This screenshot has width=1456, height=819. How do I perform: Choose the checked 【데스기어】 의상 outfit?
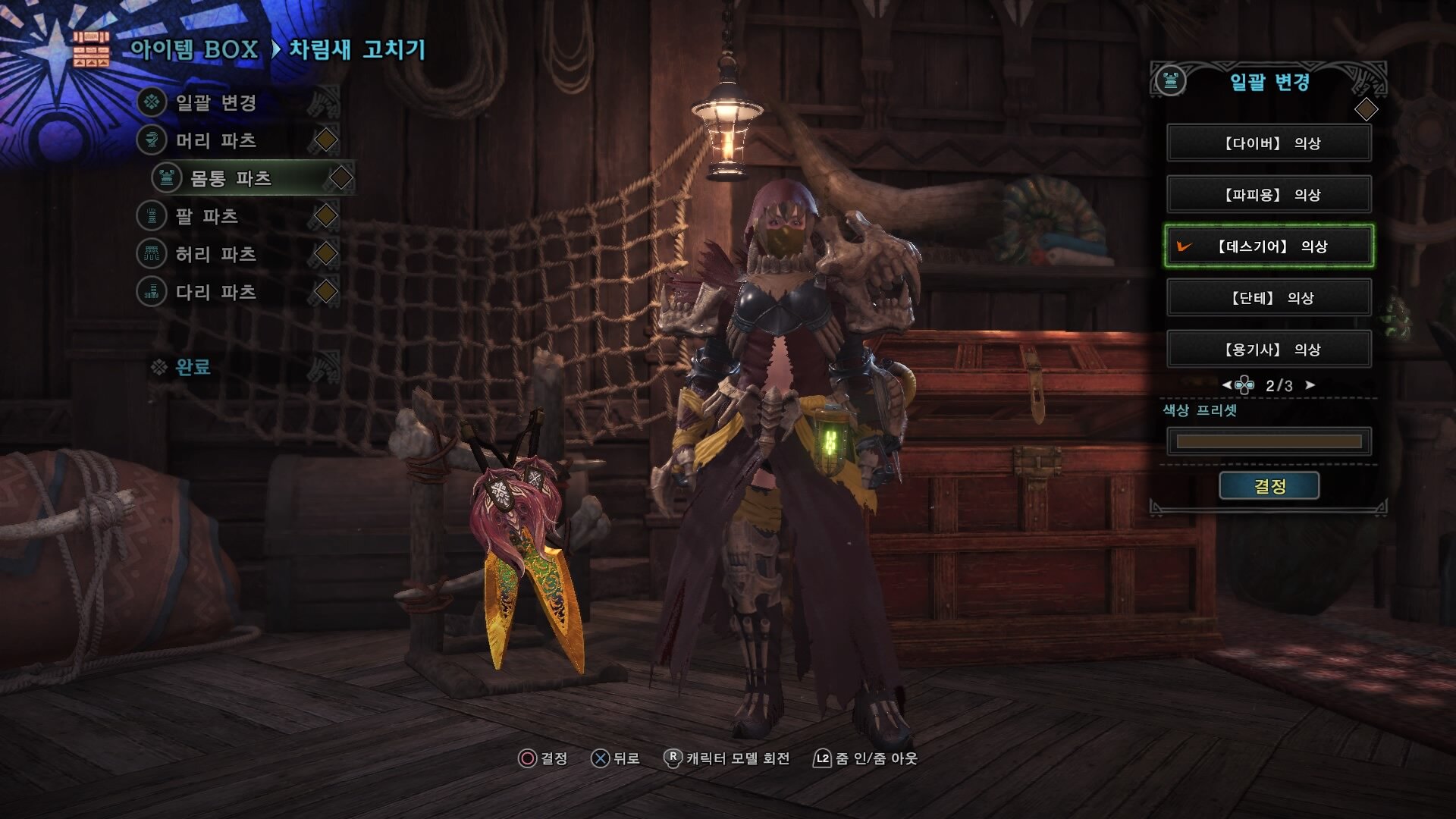click(x=1269, y=246)
